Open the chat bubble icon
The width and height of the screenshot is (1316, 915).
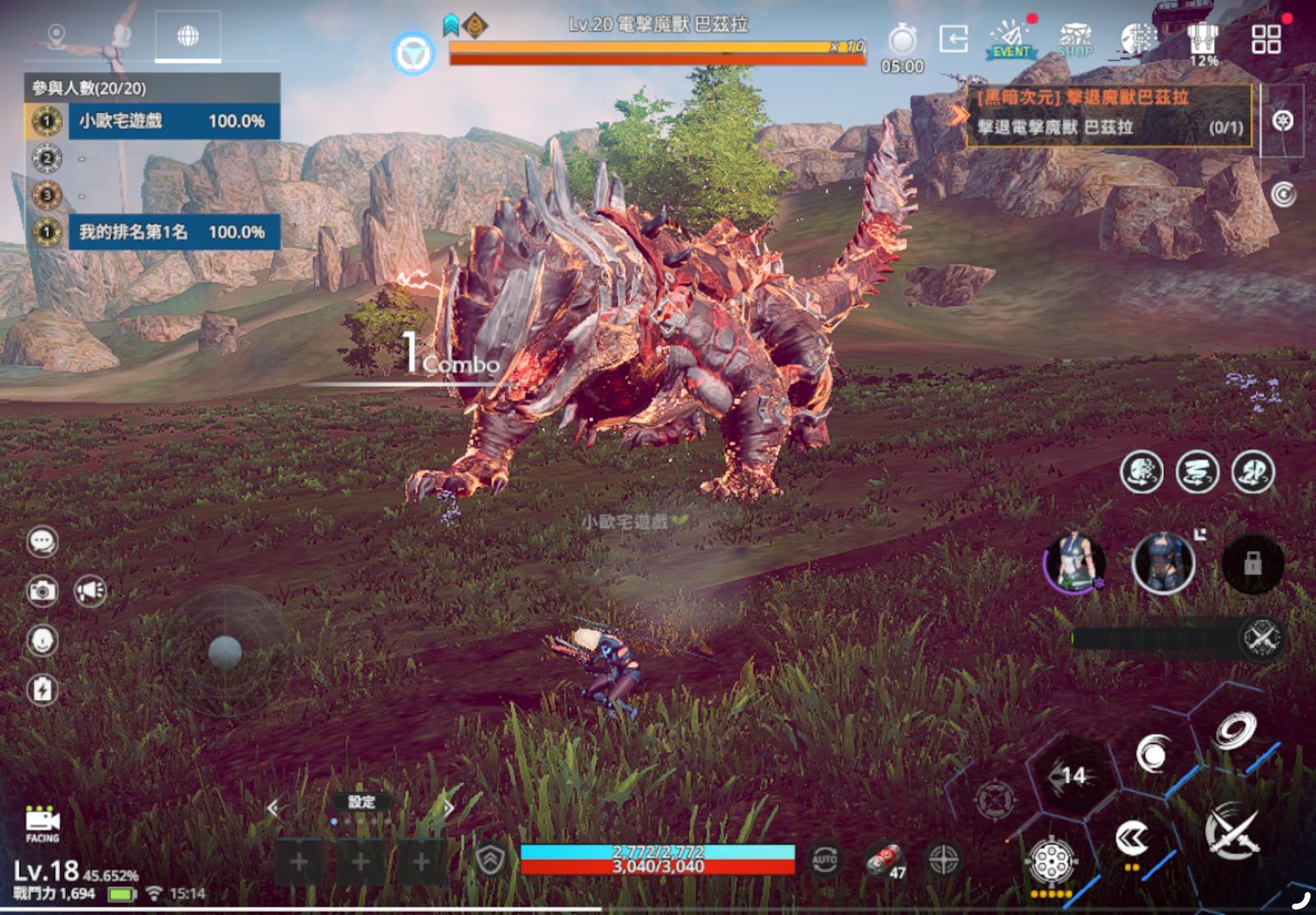42,541
